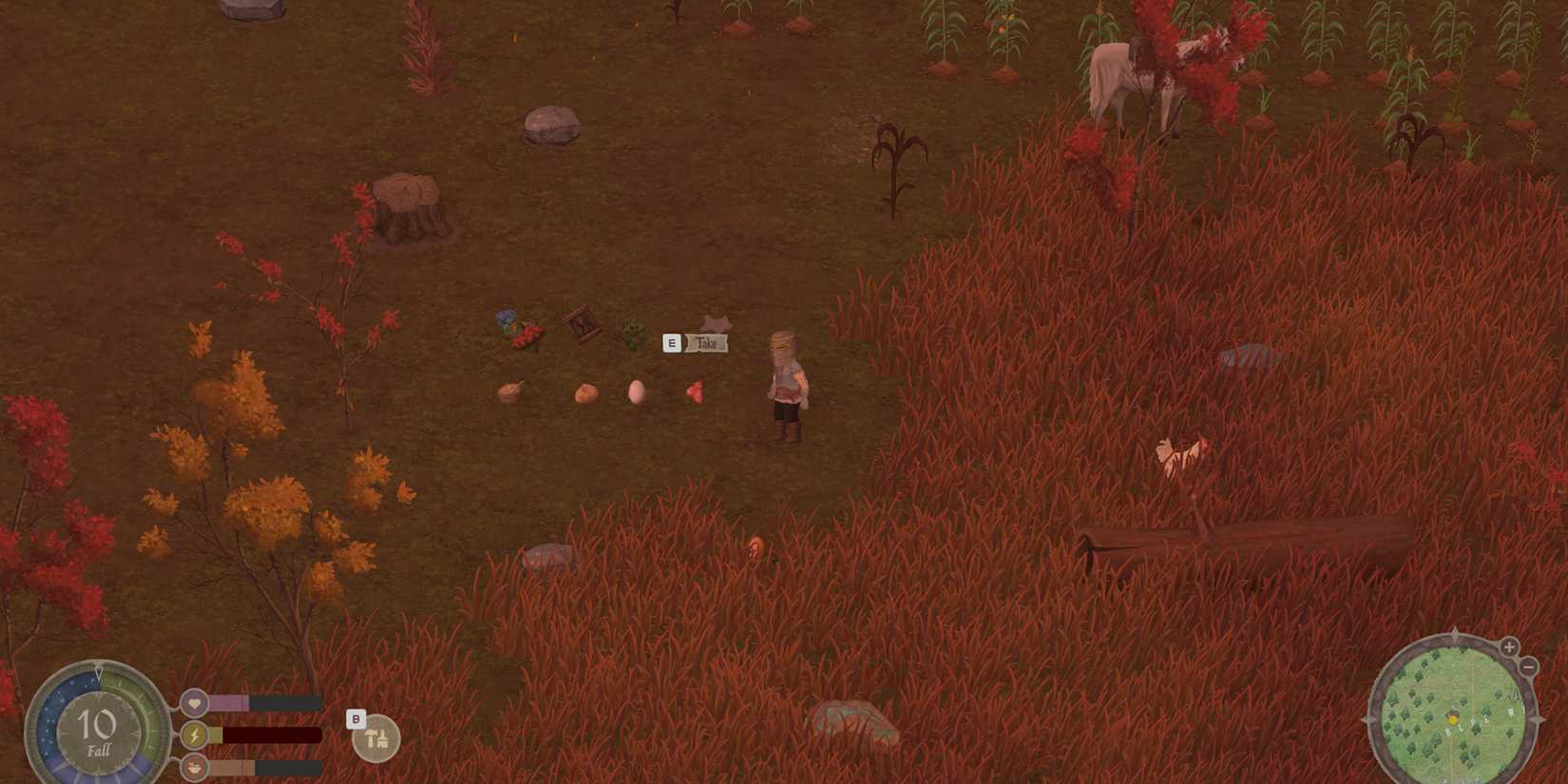Click the purple health progress bar

click(231, 703)
